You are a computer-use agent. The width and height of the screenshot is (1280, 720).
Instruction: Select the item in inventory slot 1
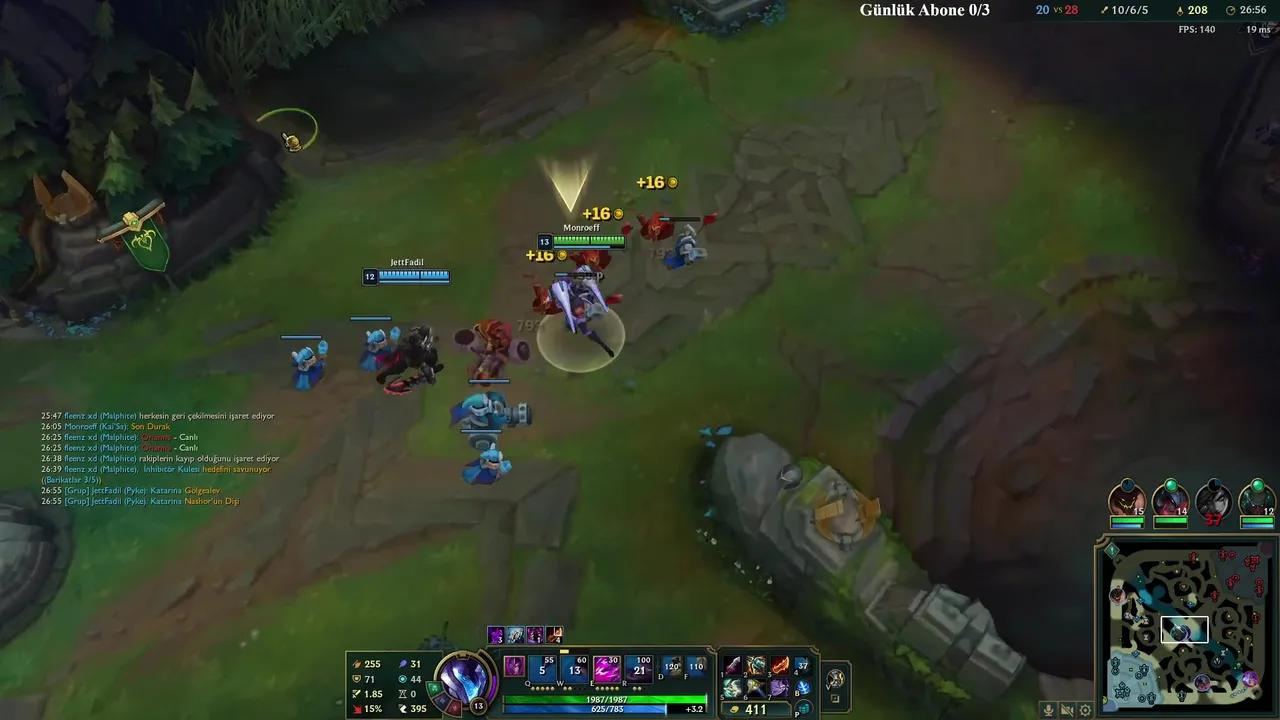(x=733, y=667)
